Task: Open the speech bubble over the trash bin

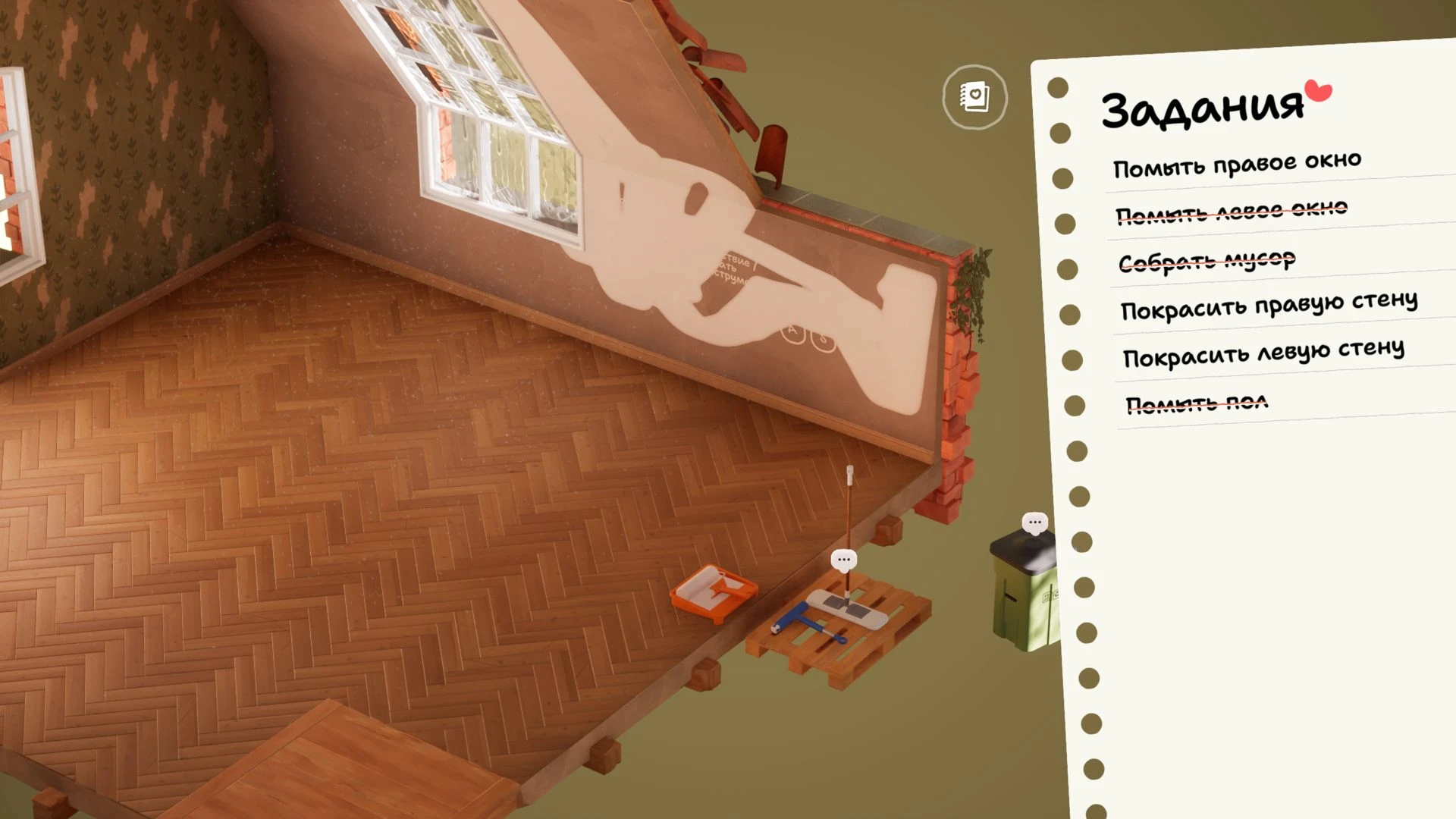Action: pos(1034,522)
